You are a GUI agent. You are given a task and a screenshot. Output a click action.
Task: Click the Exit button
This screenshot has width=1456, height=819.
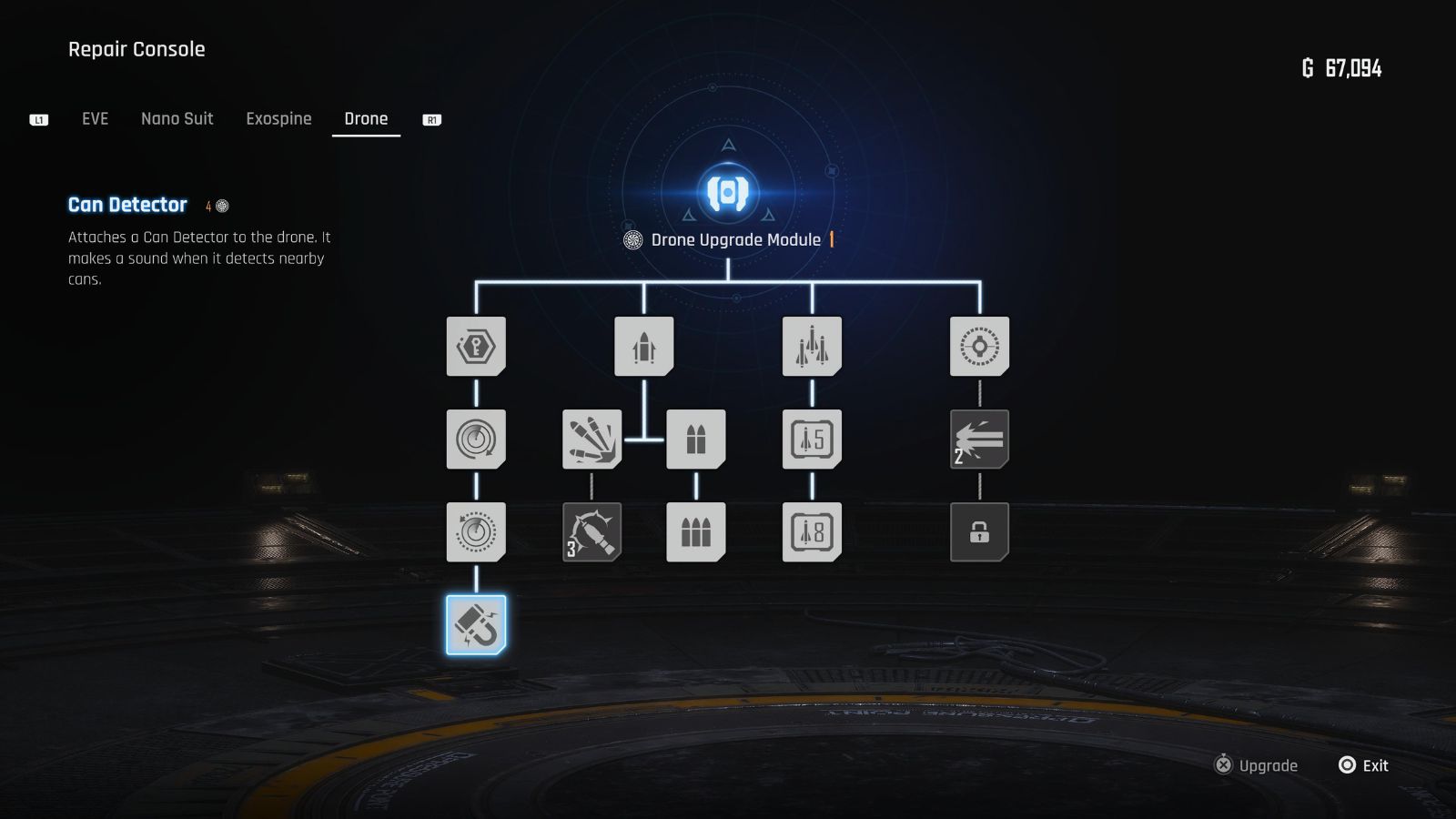(1362, 765)
